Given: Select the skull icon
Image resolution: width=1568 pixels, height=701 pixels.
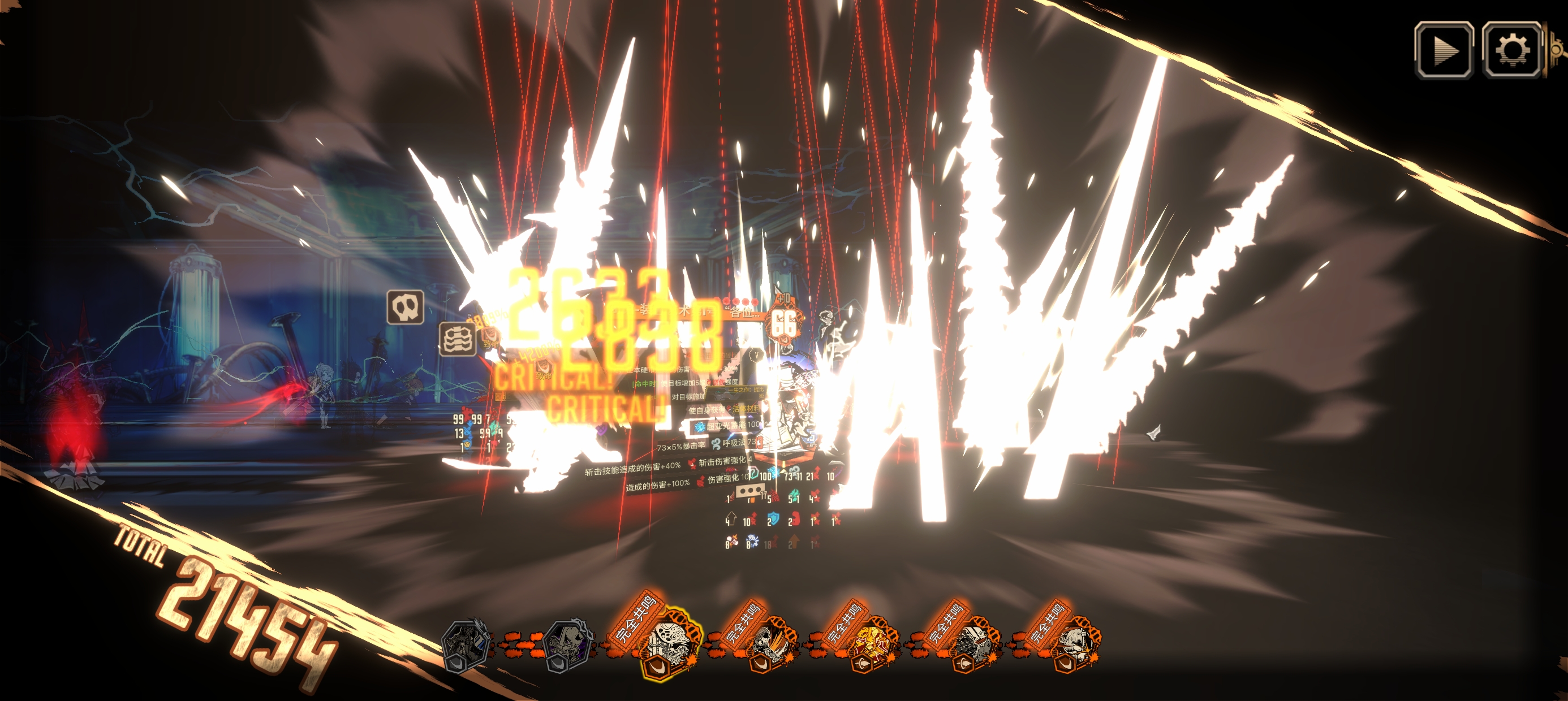Looking at the screenshot, I should click(406, 308).
